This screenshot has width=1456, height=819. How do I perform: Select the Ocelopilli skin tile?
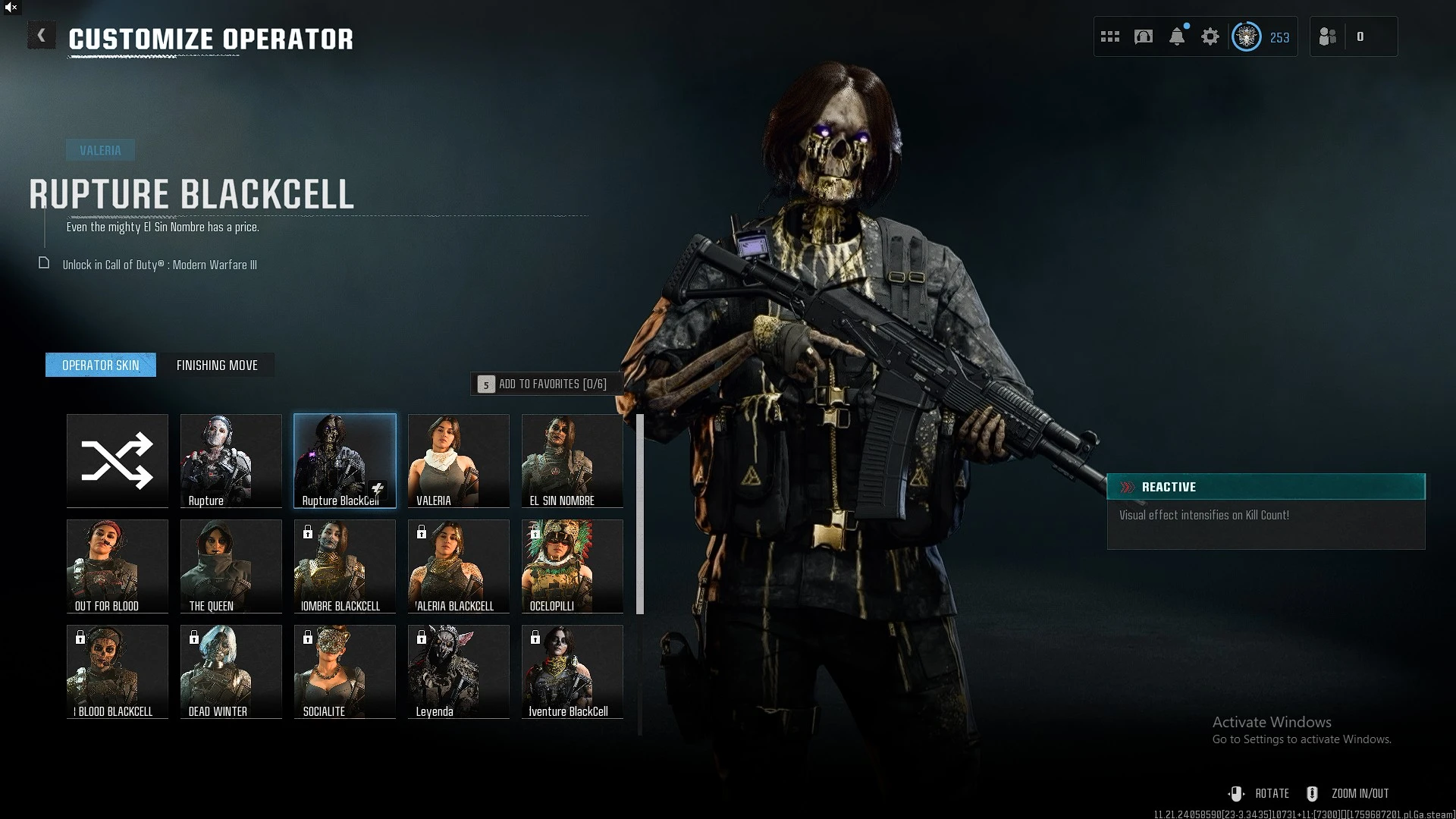(x=573, y=566)
